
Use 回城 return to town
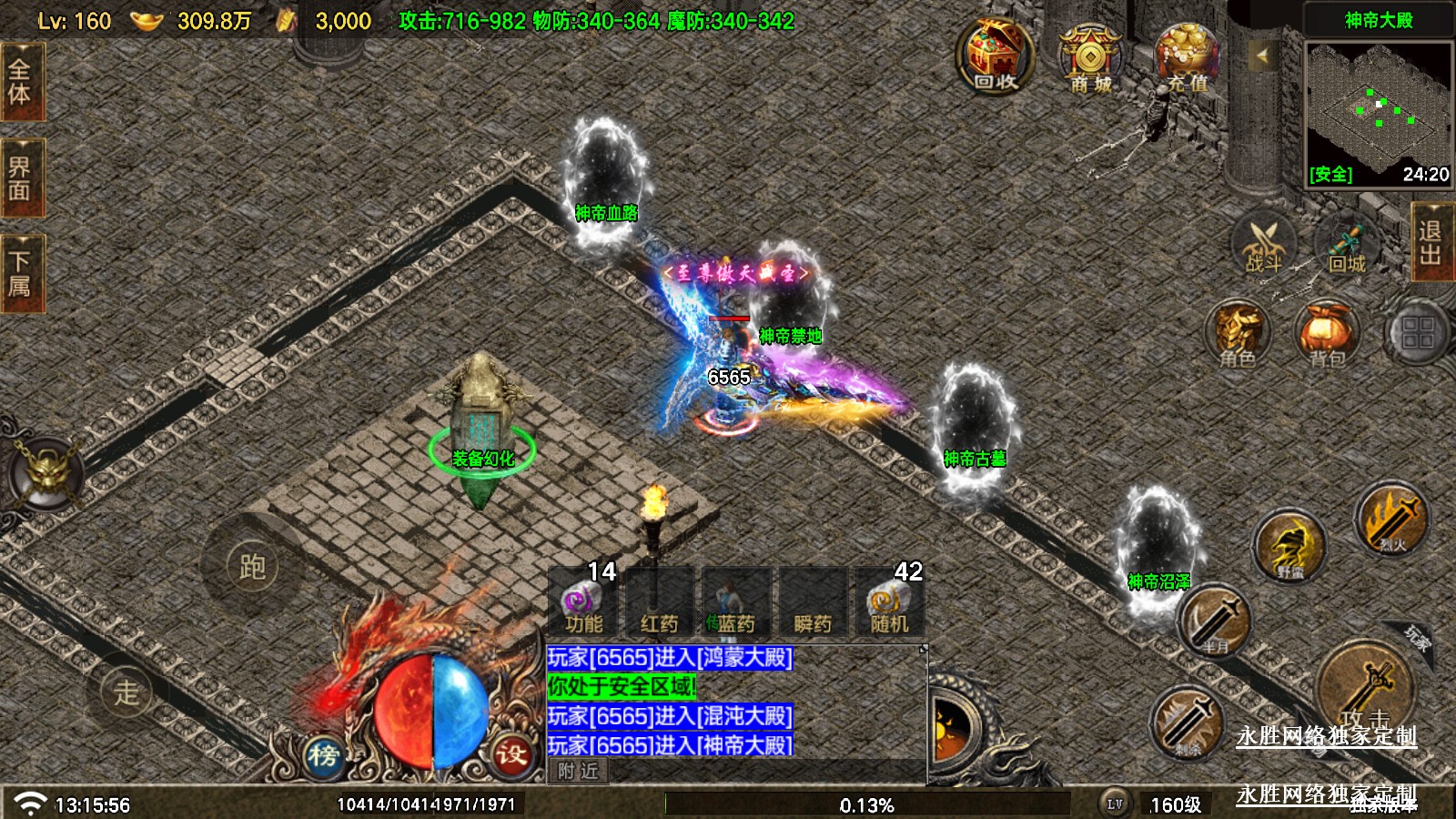coord(1347,246)
